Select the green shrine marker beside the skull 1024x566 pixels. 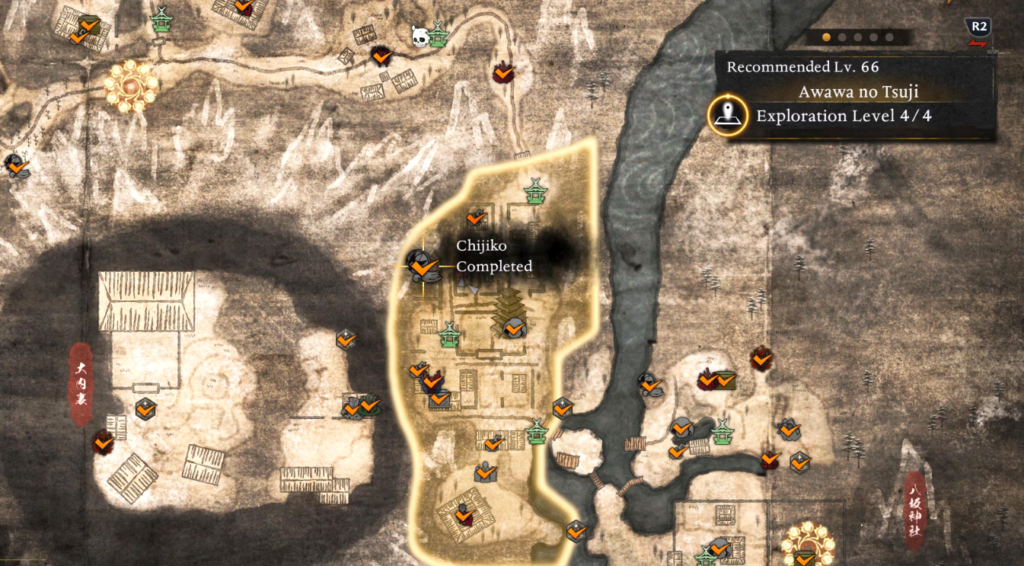point(439,35)
